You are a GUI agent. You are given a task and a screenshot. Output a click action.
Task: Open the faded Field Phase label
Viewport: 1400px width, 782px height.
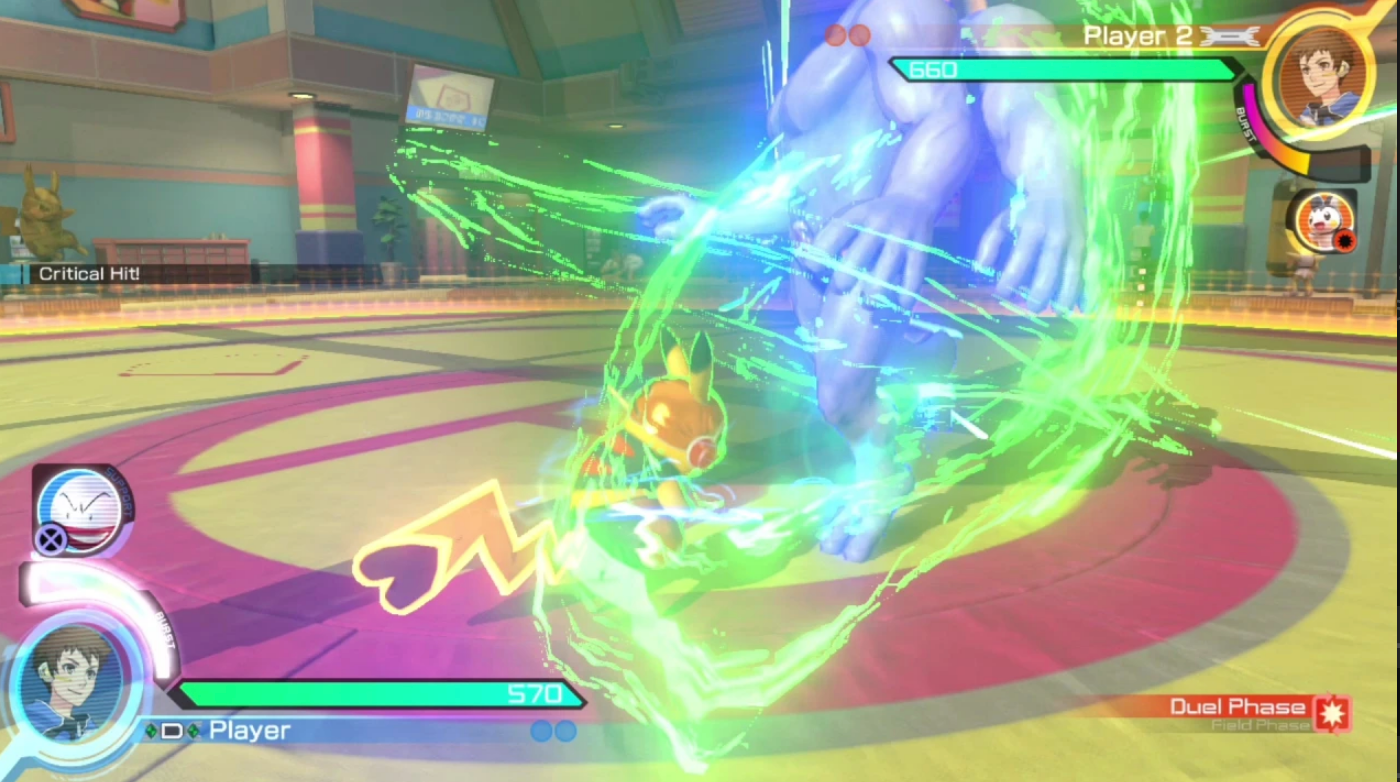(1260, 723)
